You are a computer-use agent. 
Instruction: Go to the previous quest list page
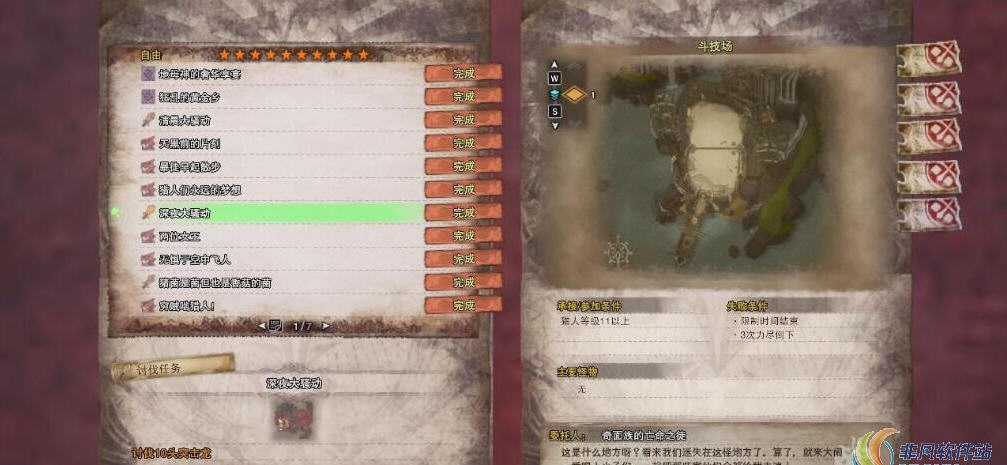(263, 326)
